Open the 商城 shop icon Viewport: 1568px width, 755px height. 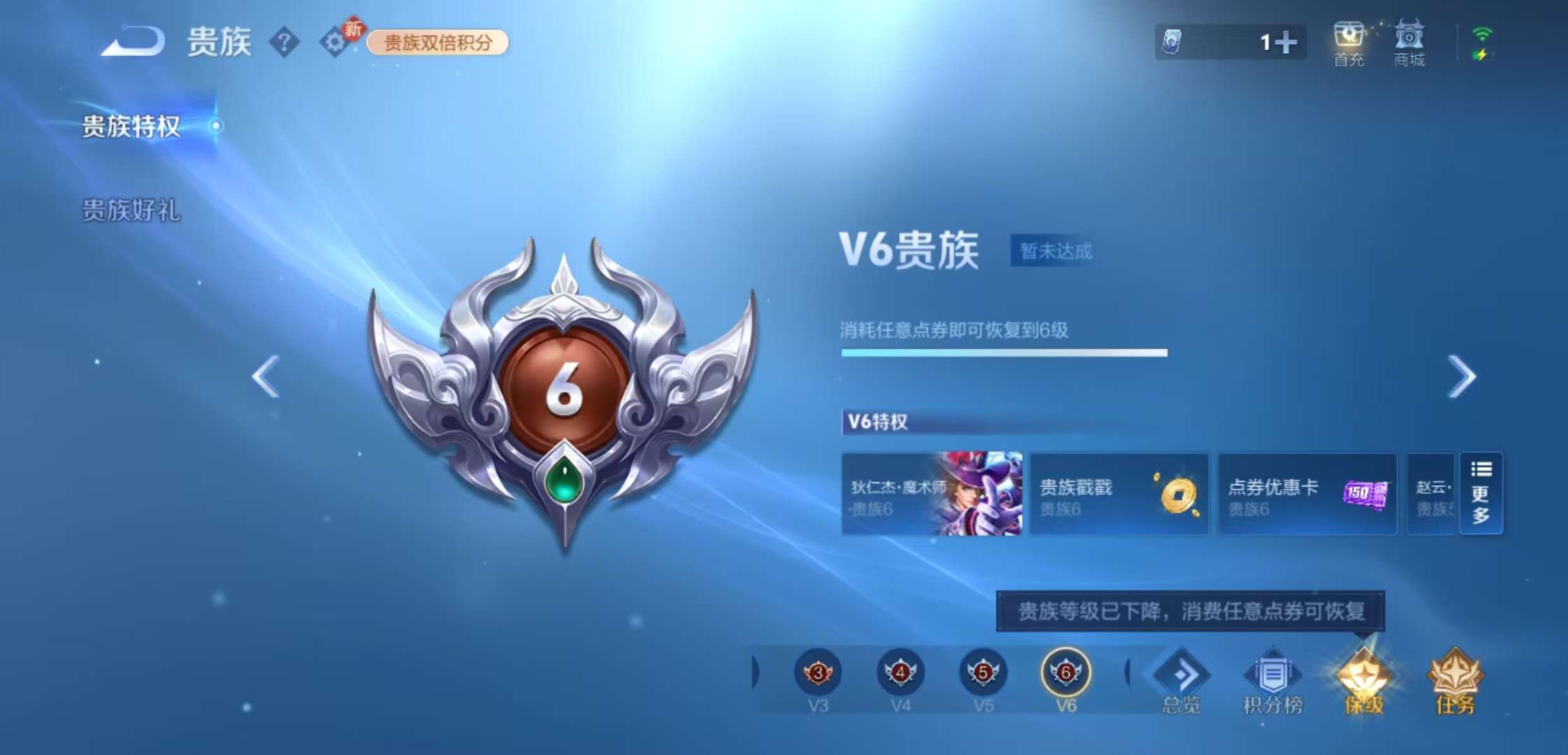click(1409, 42)
